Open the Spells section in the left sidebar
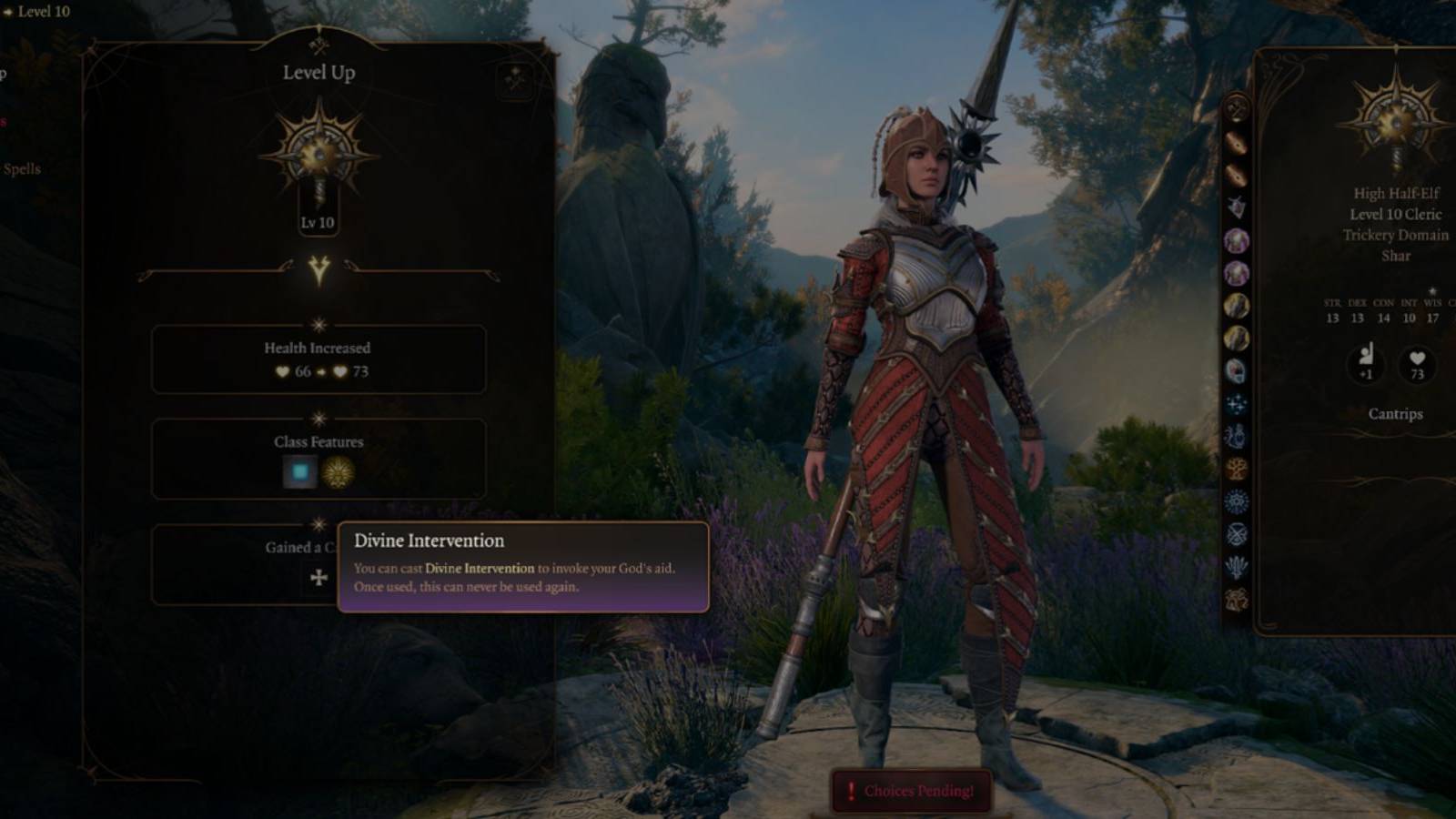 point(24,168)
